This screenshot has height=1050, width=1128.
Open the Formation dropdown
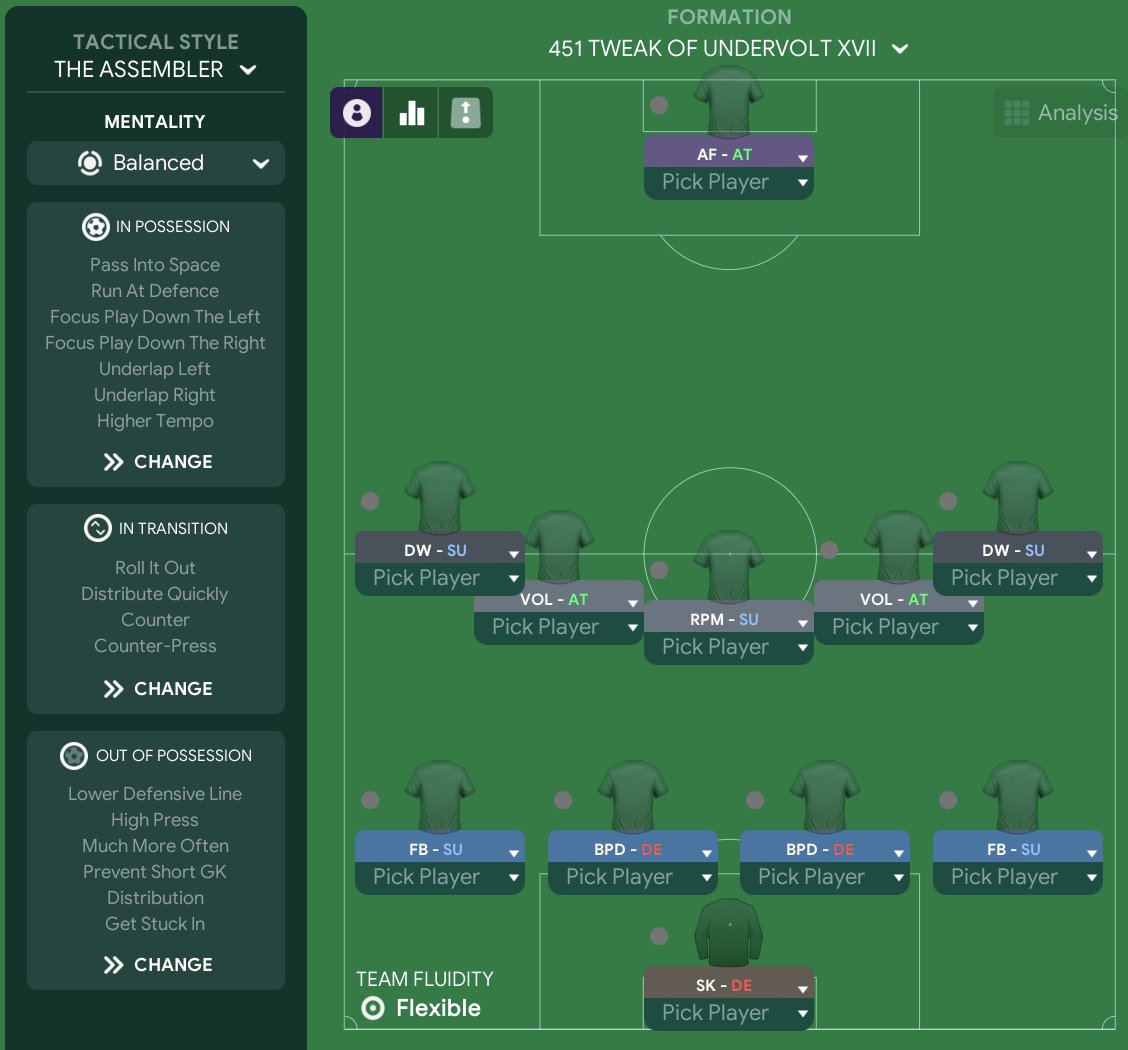pos(728,48)
